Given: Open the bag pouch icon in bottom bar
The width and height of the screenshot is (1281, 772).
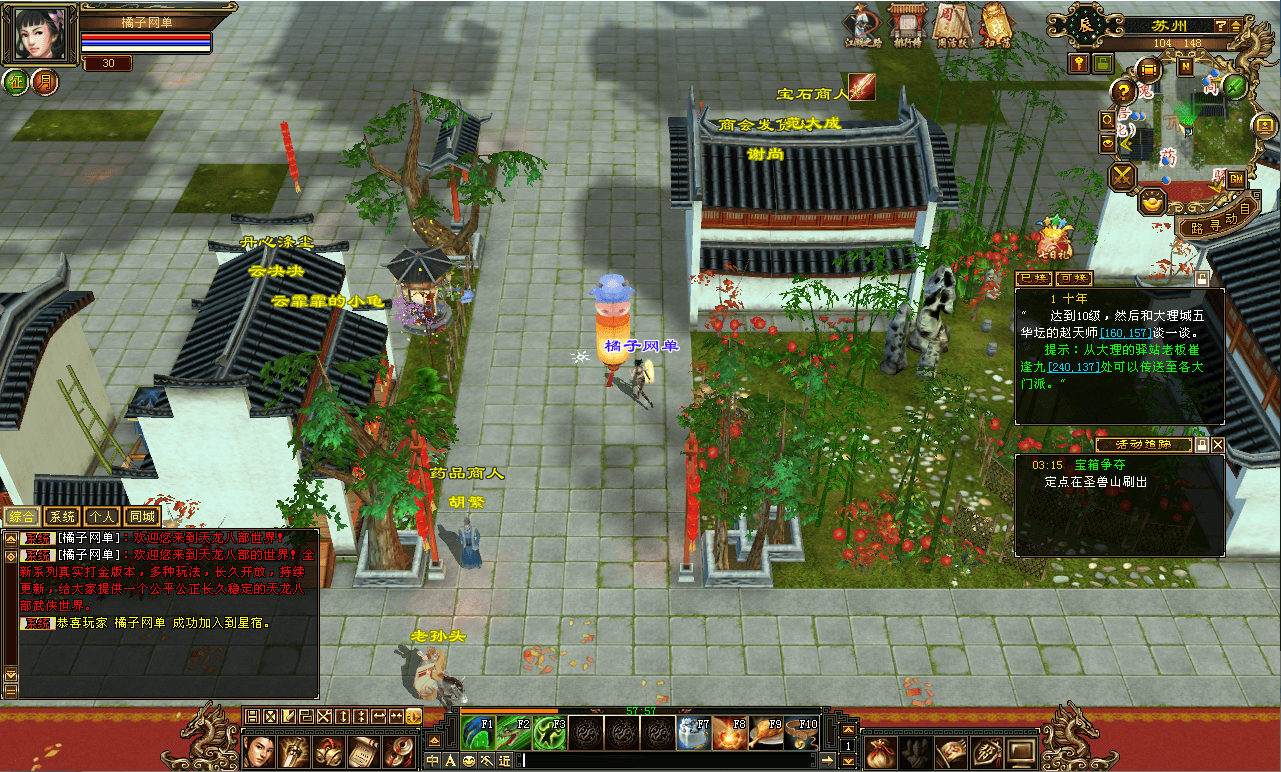Looking at the screenshot, I should [880, 751].
